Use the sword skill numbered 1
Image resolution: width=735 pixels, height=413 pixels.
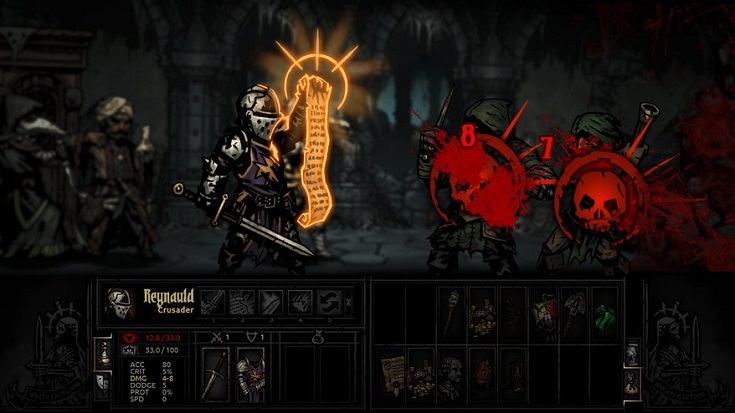(x=212, y=303)
